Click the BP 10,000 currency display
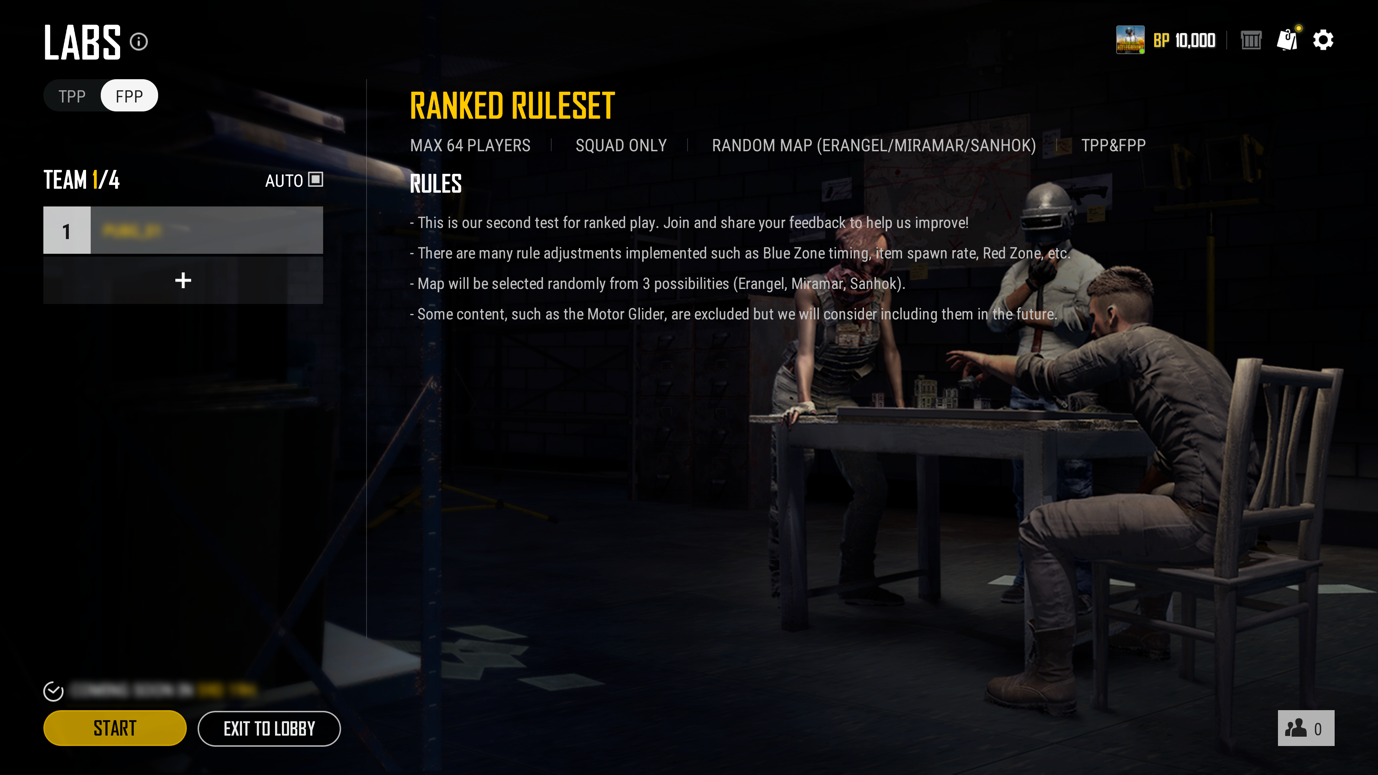The image size is (1378, 775). (1185, 41)
